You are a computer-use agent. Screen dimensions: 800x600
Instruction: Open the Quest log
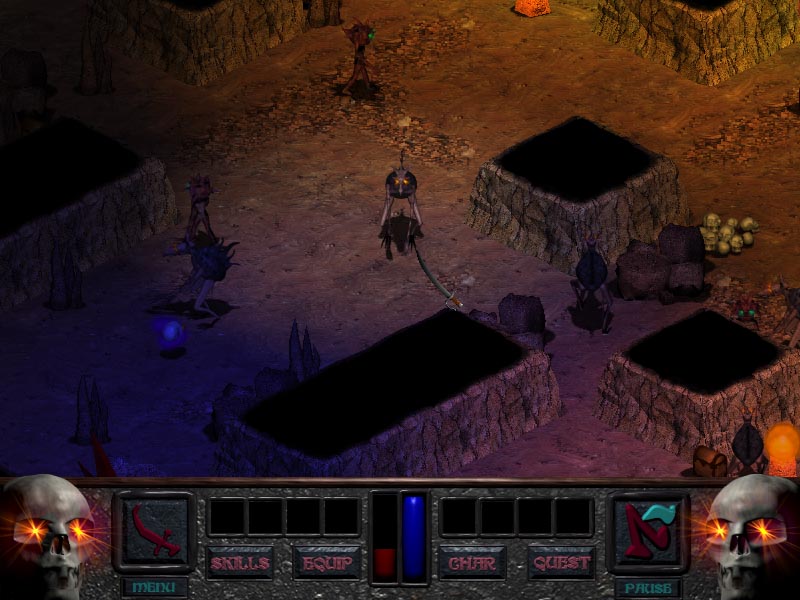[561, 563]
